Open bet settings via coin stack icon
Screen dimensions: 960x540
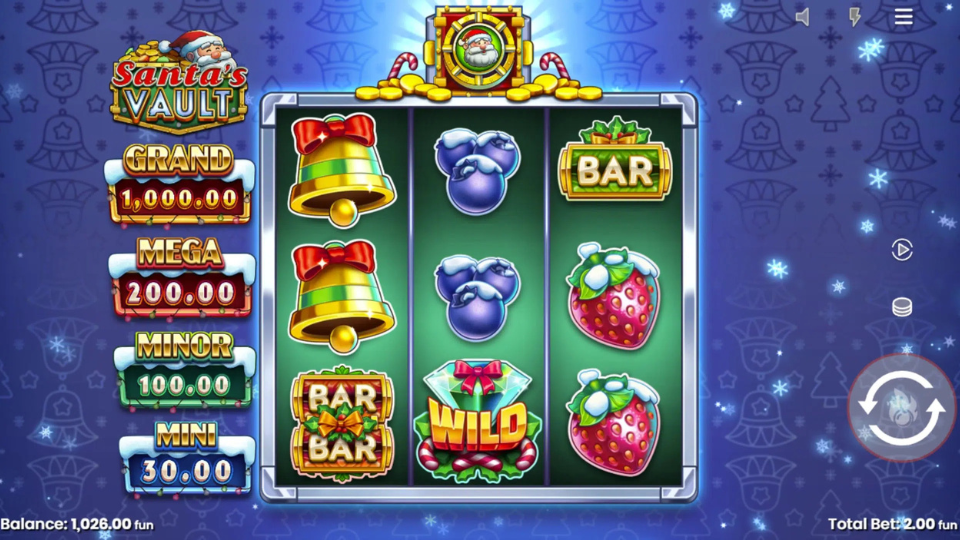click(x=902, y=307)
